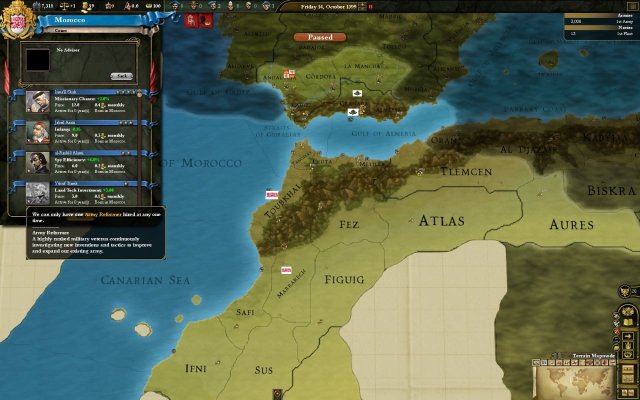
Task: Click the empty advisor portrait slot
Action: (38, 62)
